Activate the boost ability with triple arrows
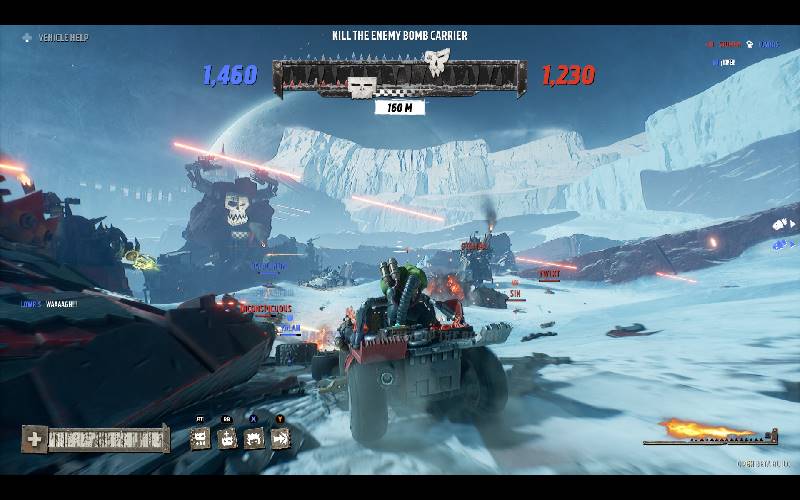The width and height of the screenshot is (800, 500). click(281, 438)
